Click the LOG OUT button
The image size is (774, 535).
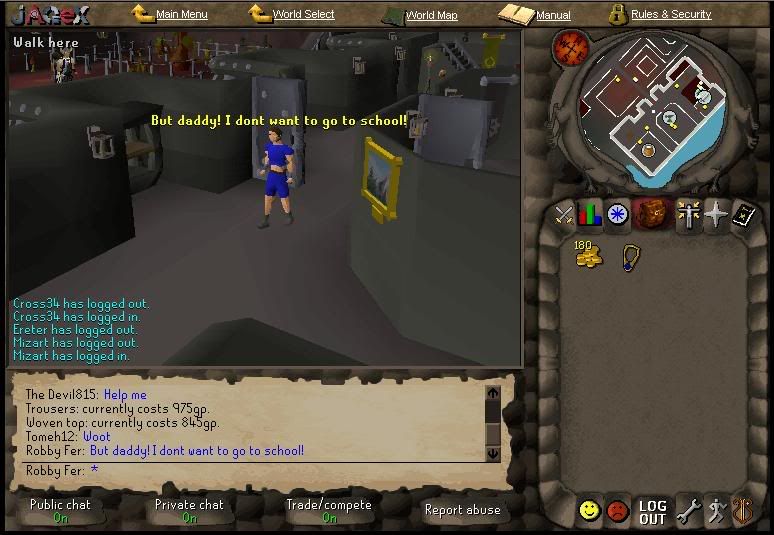point(652,512)
